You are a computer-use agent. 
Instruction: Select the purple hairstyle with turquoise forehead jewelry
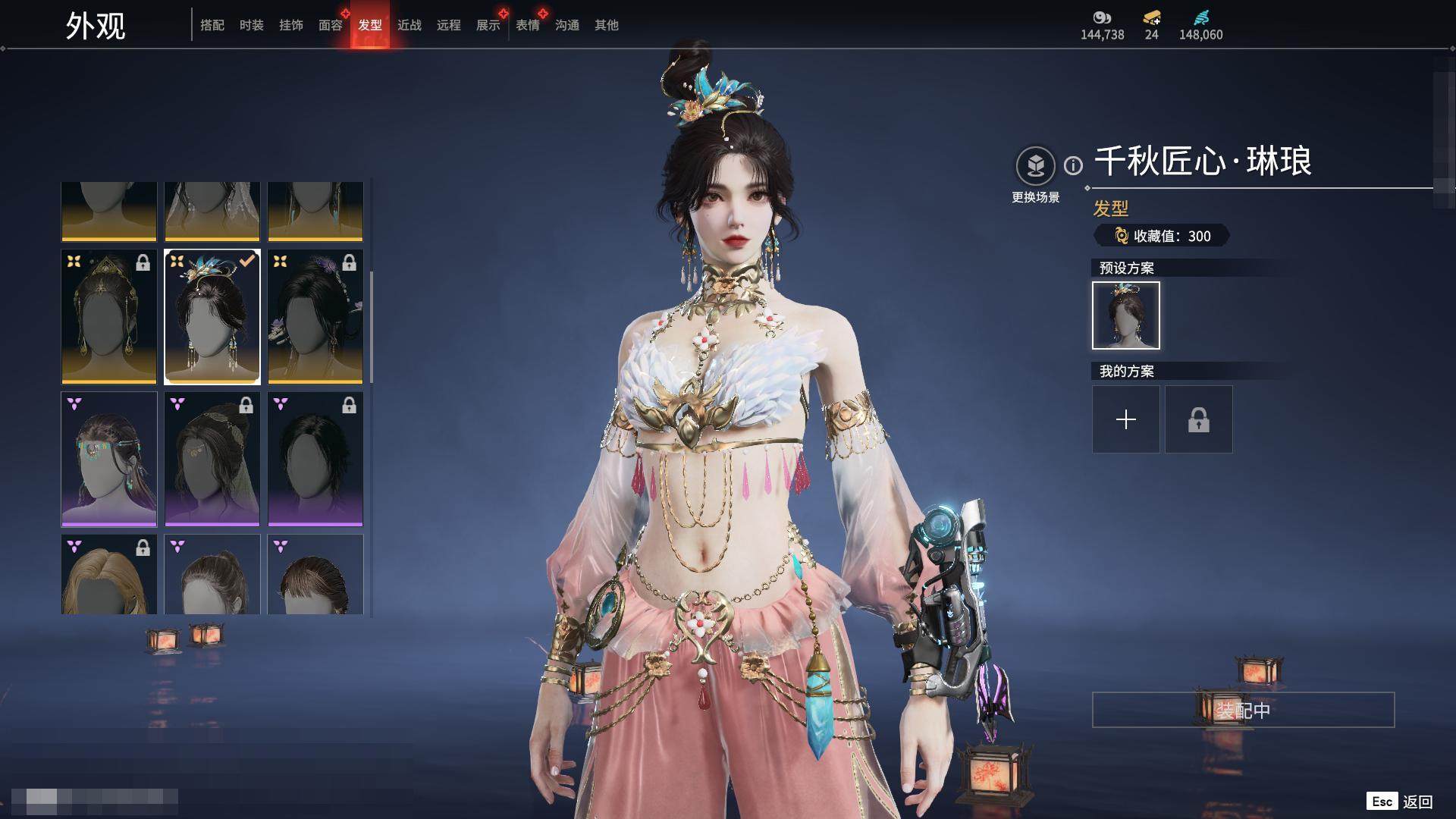click(109, 459)
